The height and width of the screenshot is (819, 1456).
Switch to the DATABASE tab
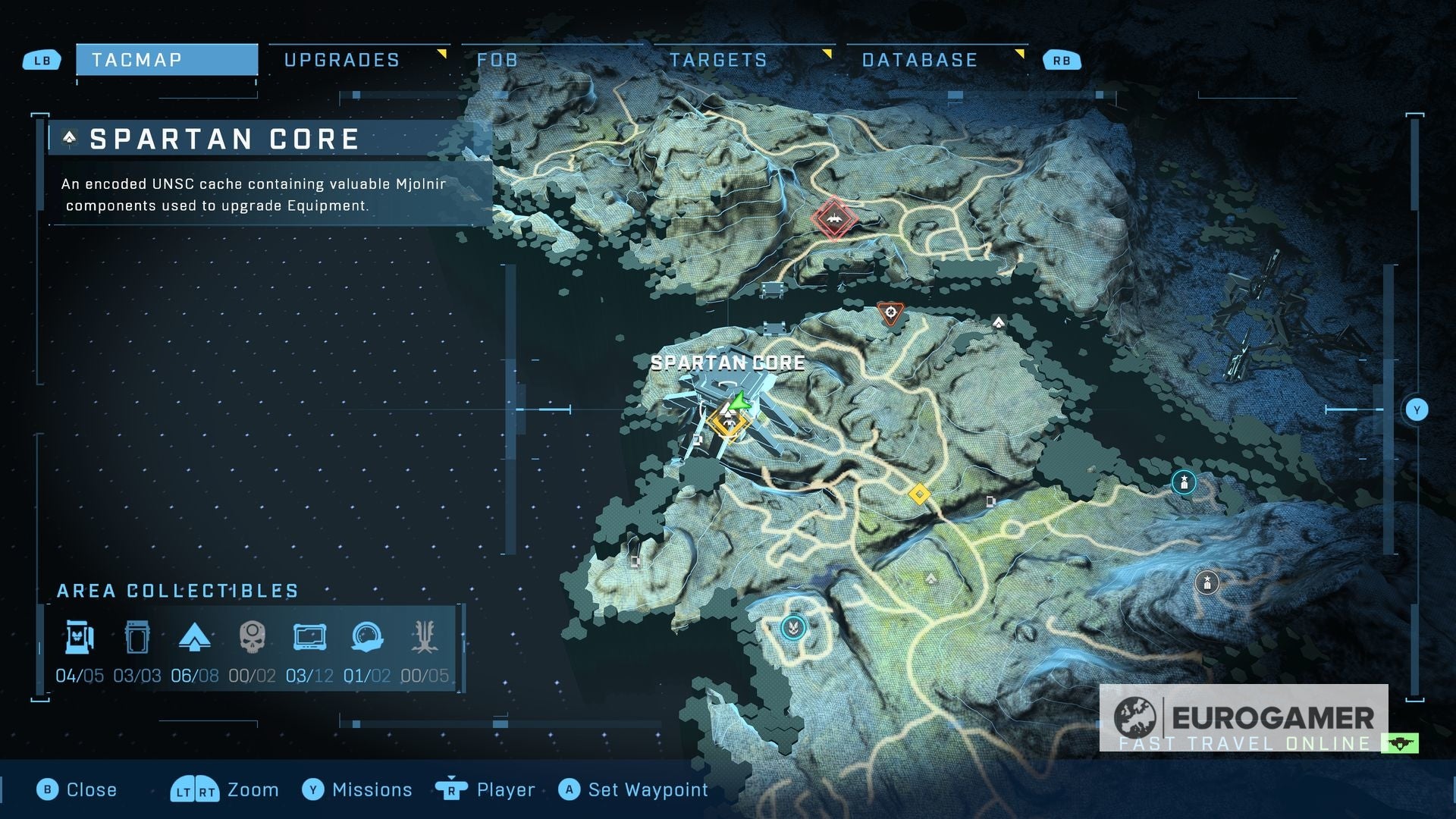[918, 59]
